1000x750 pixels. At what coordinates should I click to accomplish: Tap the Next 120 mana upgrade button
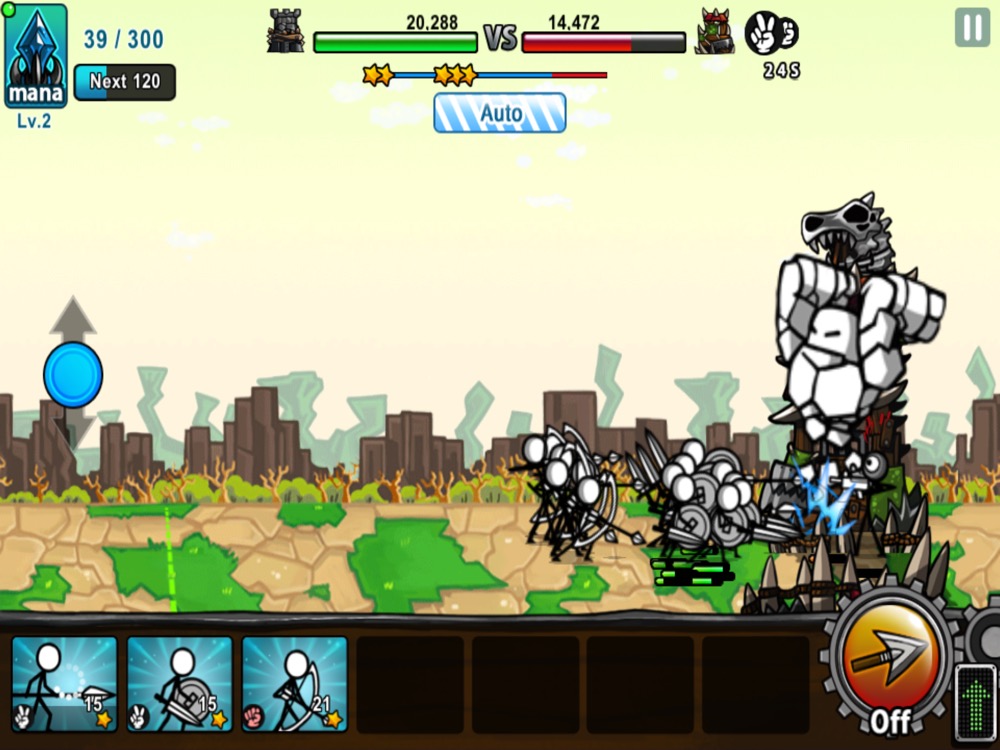pos(124,82)
